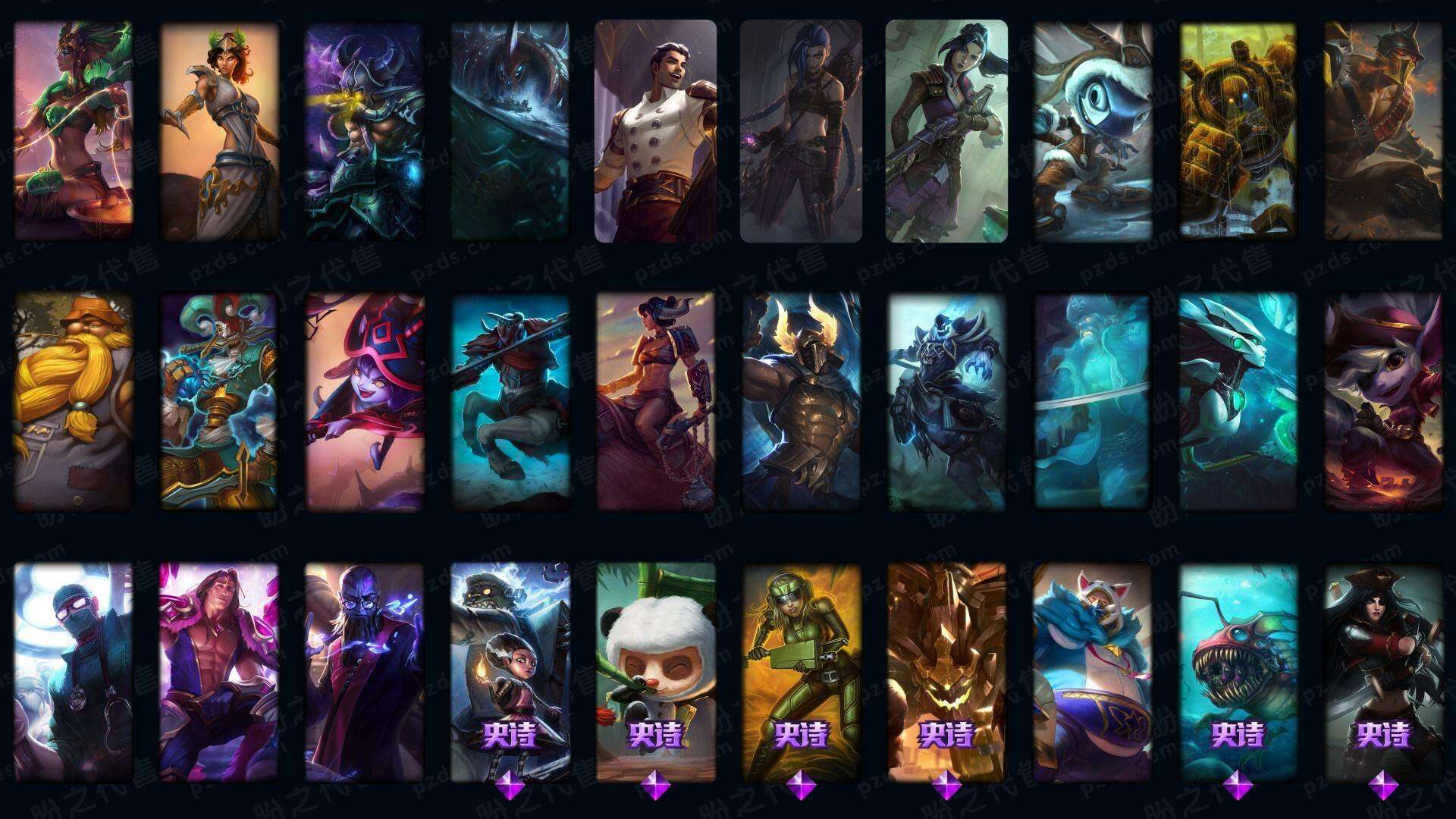1456x819 pixels.
Task: Select the pirate woman in black hat card
Action: point(1383,672)
